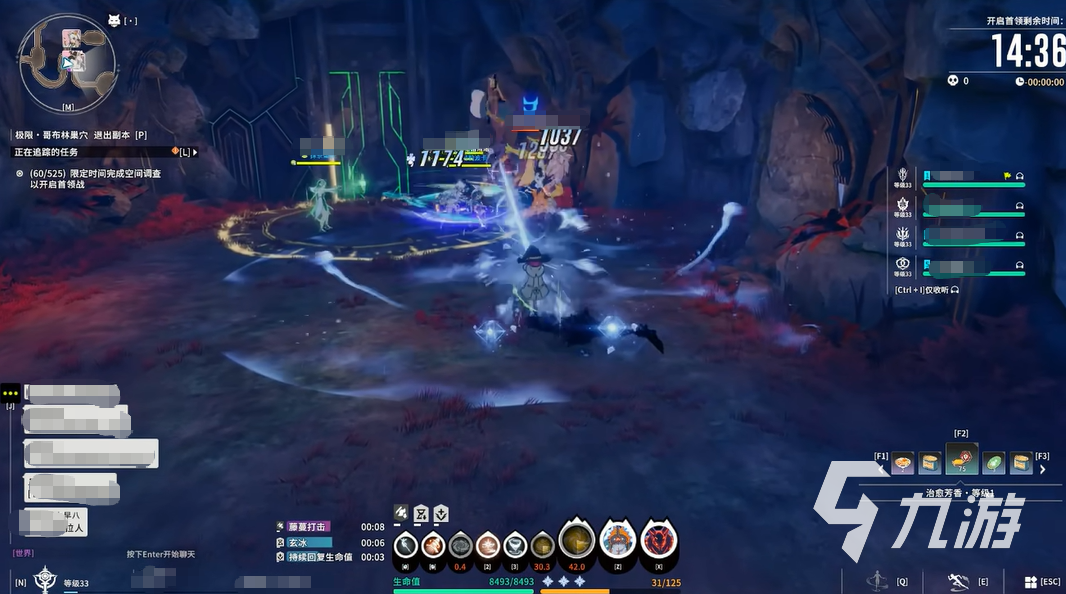Activate the running figure dash icon
Image resolution: width=1066 pixels, height=594 pixels.
tap(958, 581)
